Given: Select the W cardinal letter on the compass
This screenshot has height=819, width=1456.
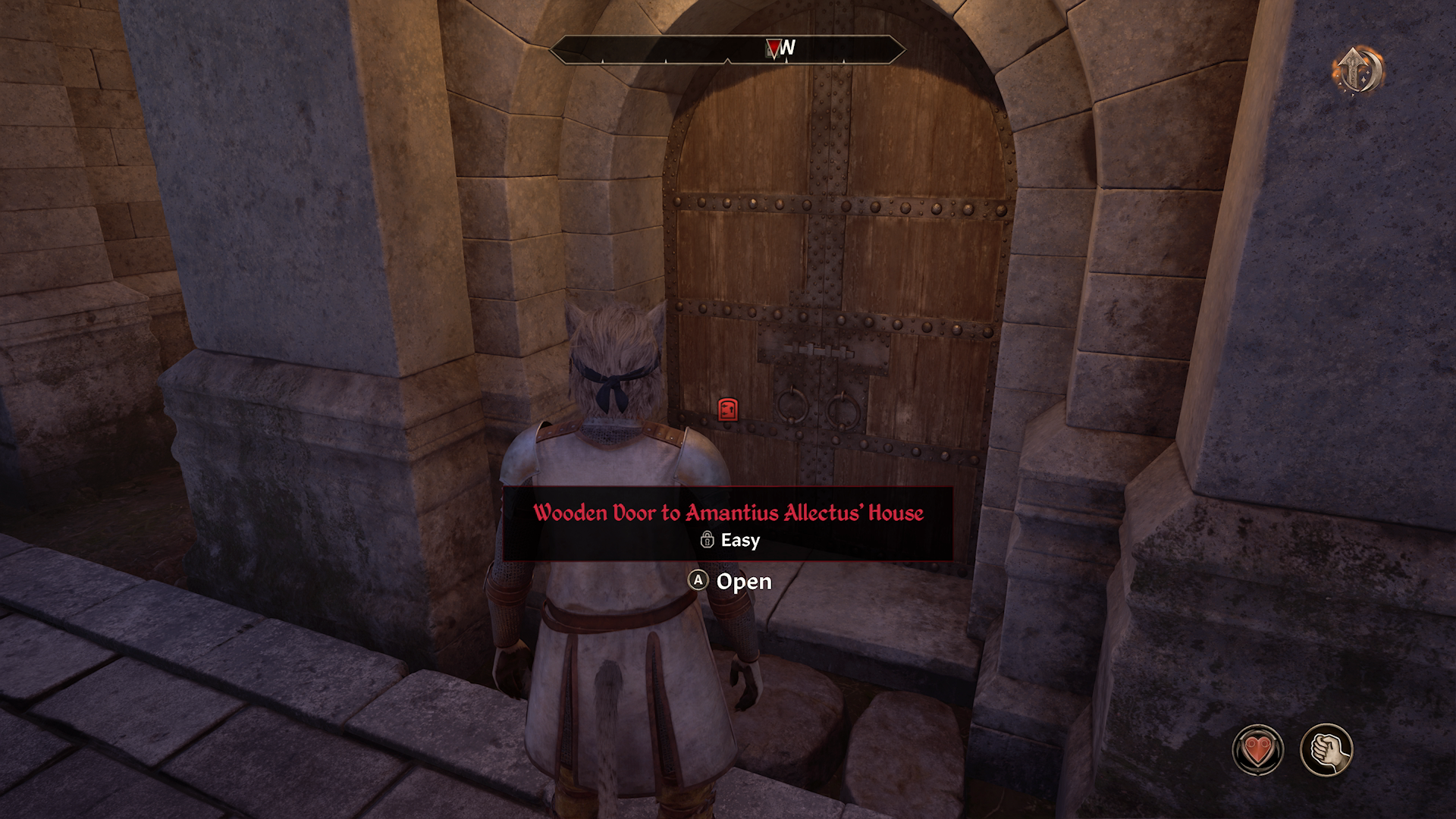Looking at the screenshot, I should coord(789,47).
